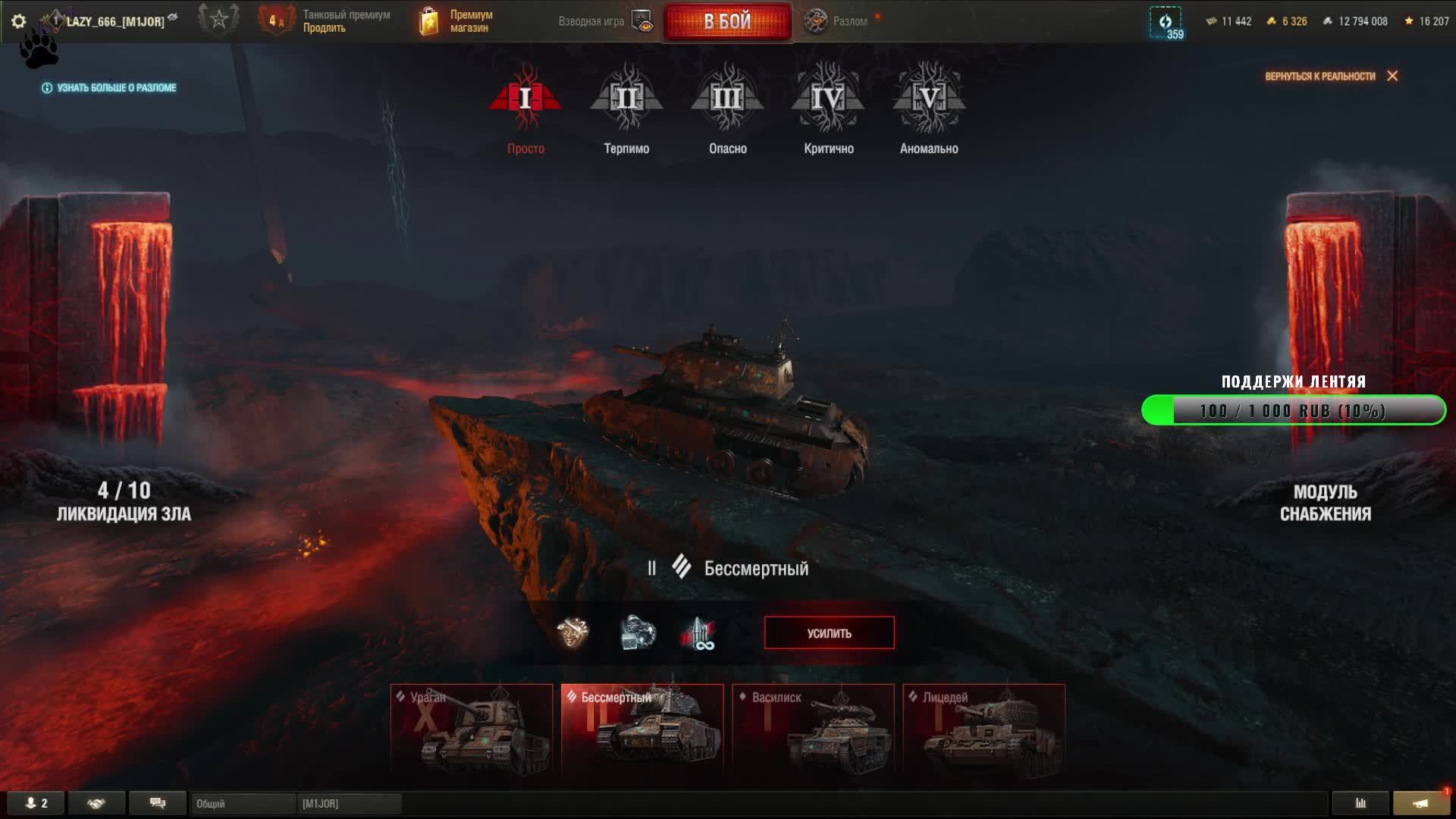Image resolution: width=1456 pixels, height=819 pixels.
Task: Click the Общий chat channel tab
Action: click(x=243, y=804)
